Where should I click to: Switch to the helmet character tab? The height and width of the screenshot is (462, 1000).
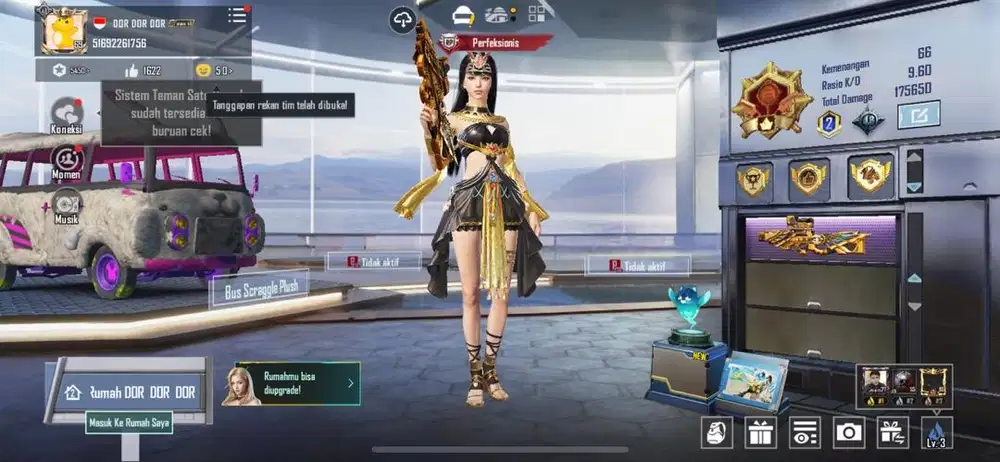[463, 15]
